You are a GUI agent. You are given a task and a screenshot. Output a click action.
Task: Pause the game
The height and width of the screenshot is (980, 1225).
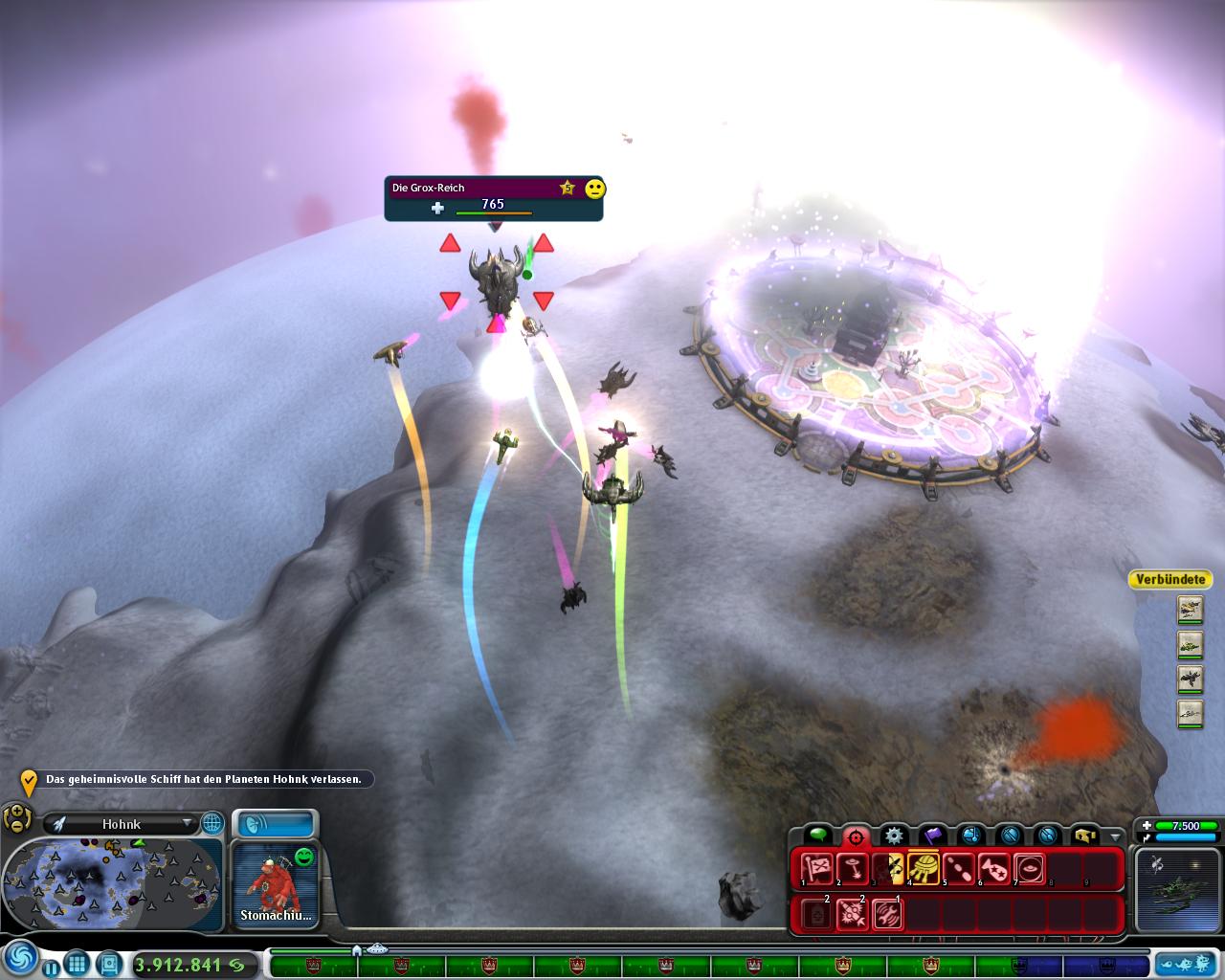point(50,968)
